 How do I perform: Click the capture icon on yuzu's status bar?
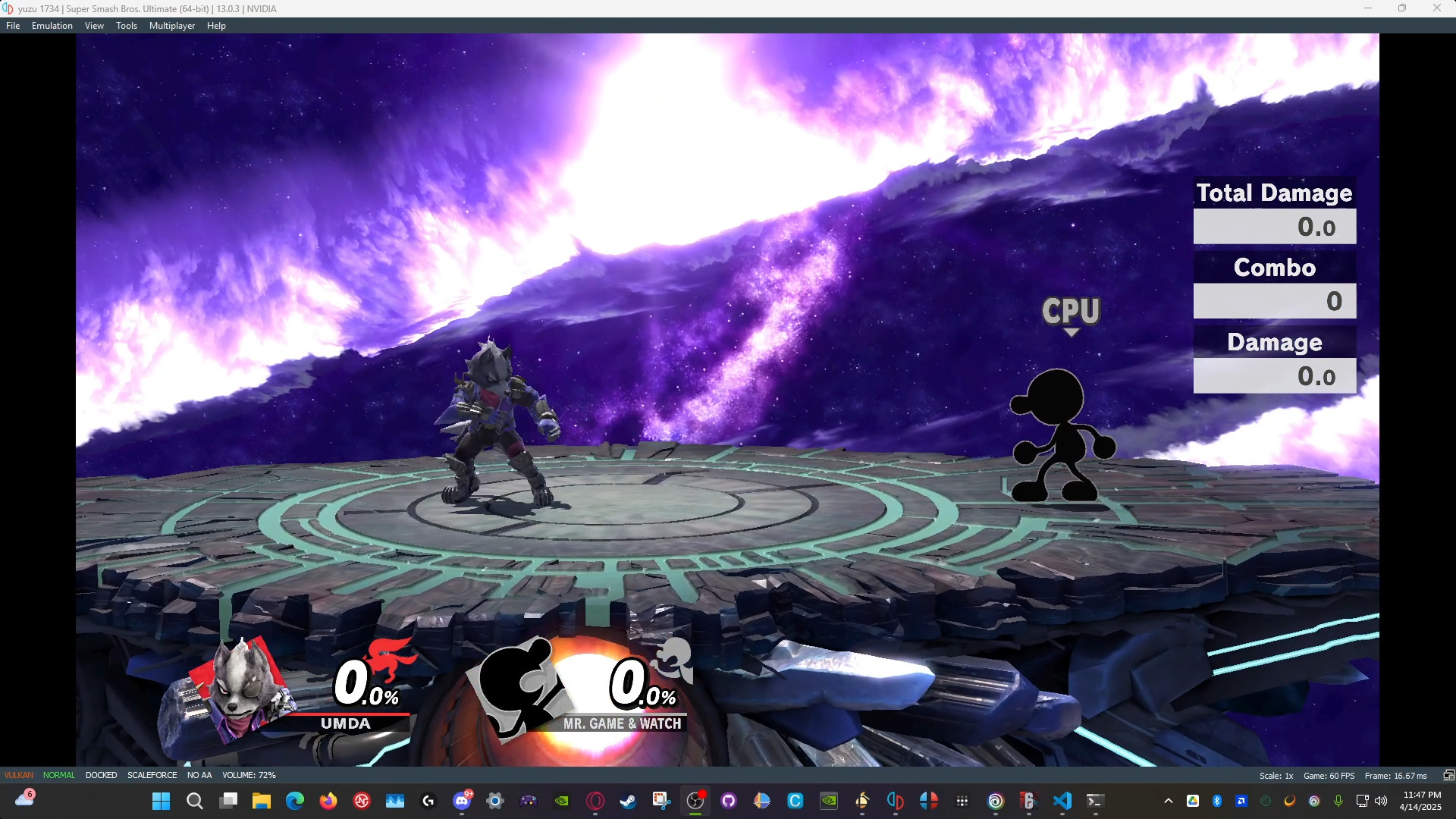pyautogui.click(x=1449, y=775)
